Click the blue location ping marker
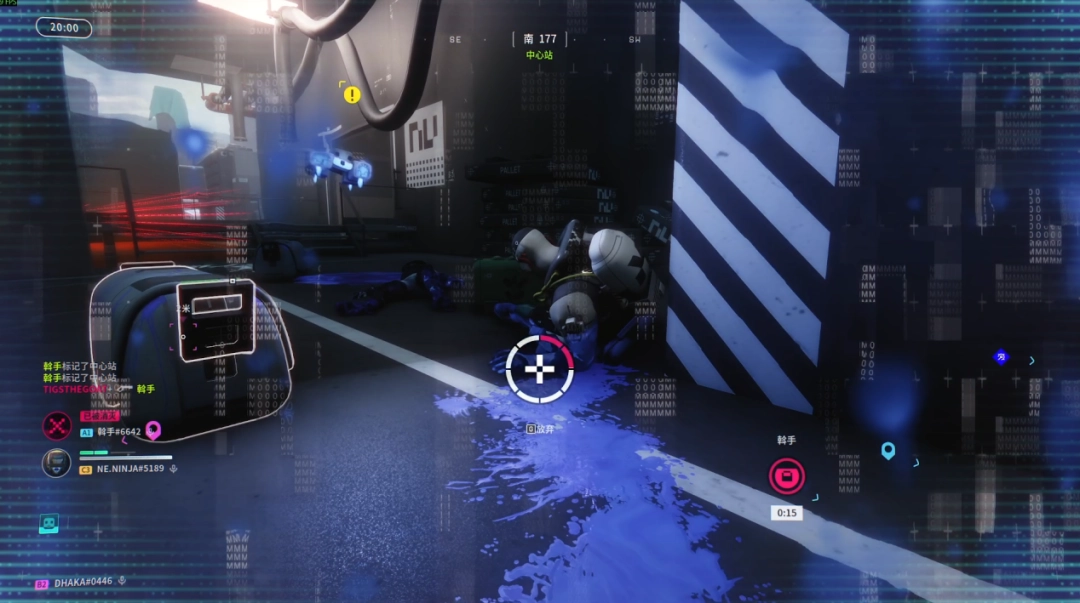1080x603 pixels. pyautogui.click(x=888, y=451)
